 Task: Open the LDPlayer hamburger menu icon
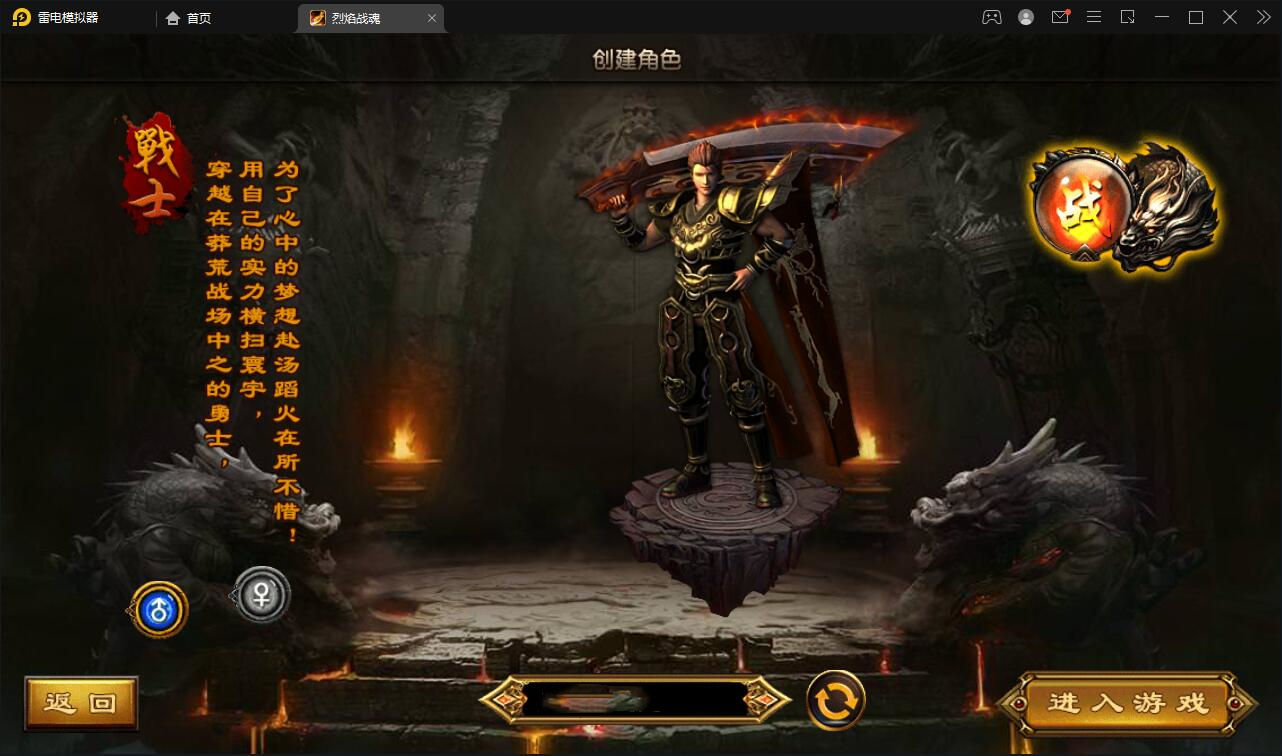click(x=1093, y=17)
